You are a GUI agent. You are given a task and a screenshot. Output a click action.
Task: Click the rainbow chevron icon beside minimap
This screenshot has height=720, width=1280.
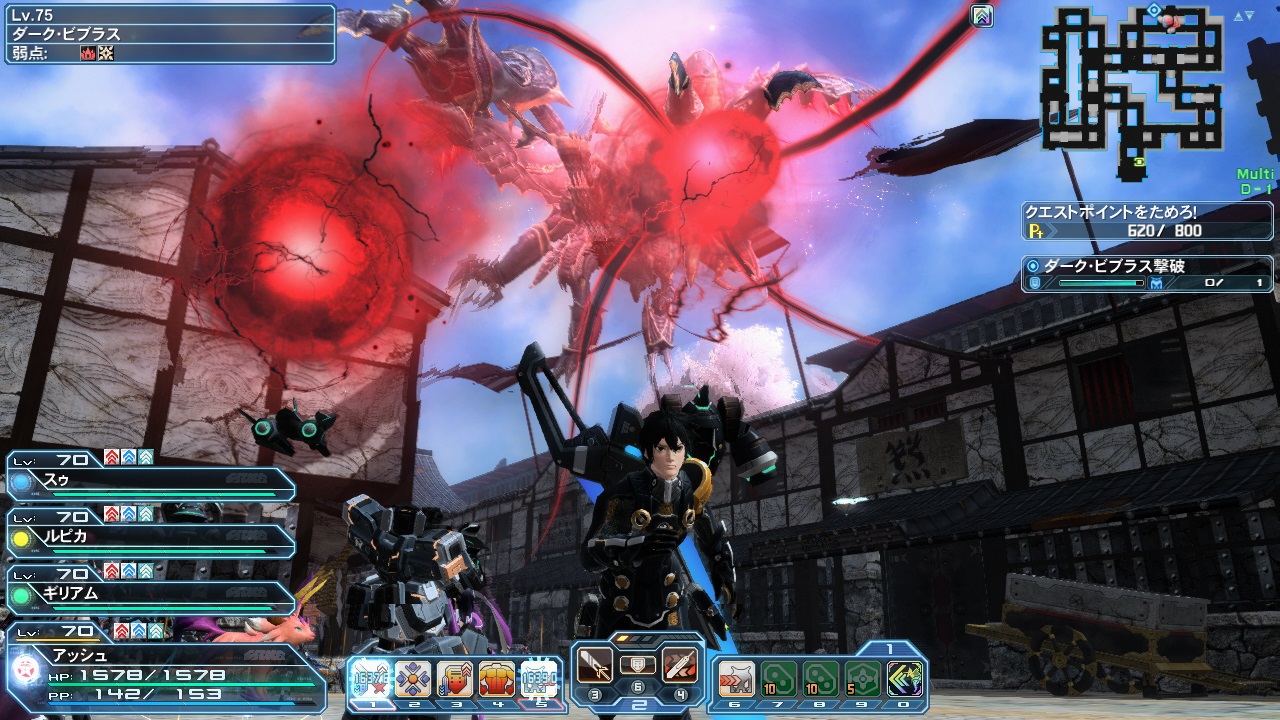[982, 15]
